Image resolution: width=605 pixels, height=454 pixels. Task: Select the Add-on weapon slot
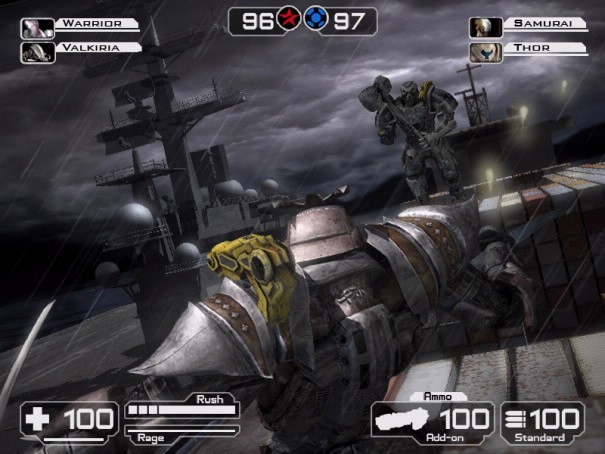tap(432, 422)
